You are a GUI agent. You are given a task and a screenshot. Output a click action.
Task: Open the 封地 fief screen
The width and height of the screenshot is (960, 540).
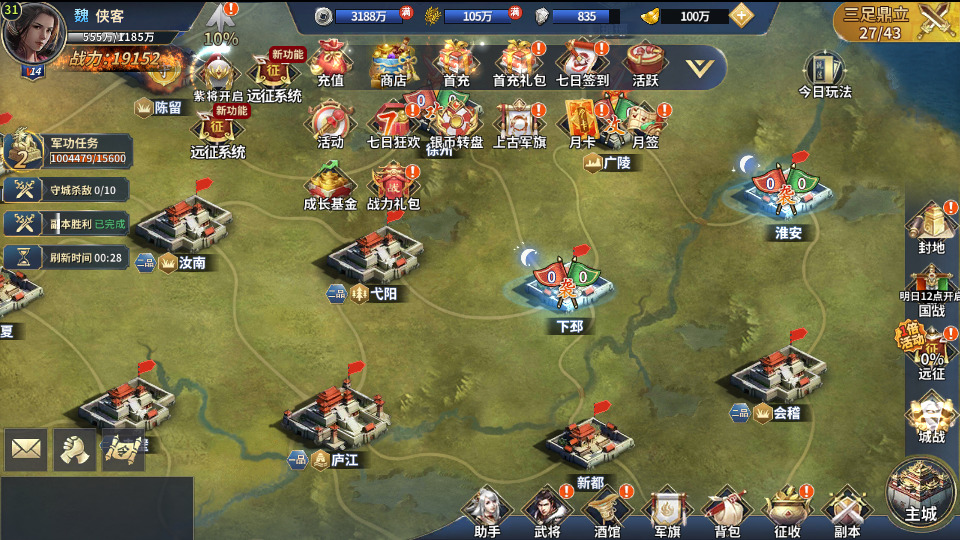coord(931,226)
